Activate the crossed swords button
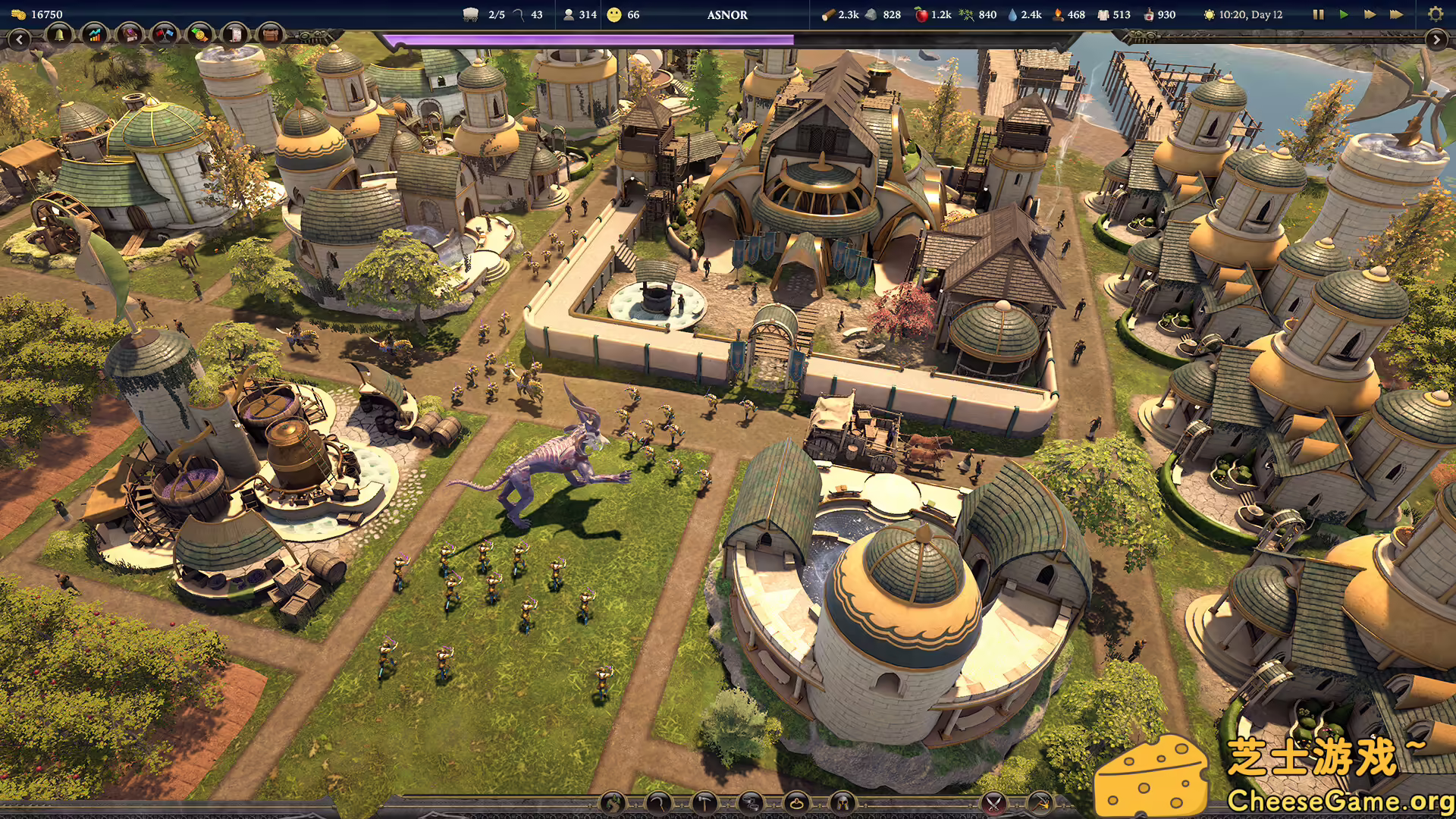Screen dimensions: 1456x819 click(993, 803)
